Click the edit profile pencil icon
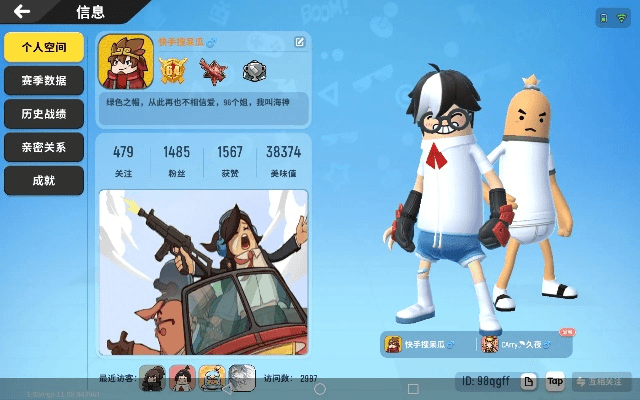Screen dimensions: 640x400 pos(299,42)
